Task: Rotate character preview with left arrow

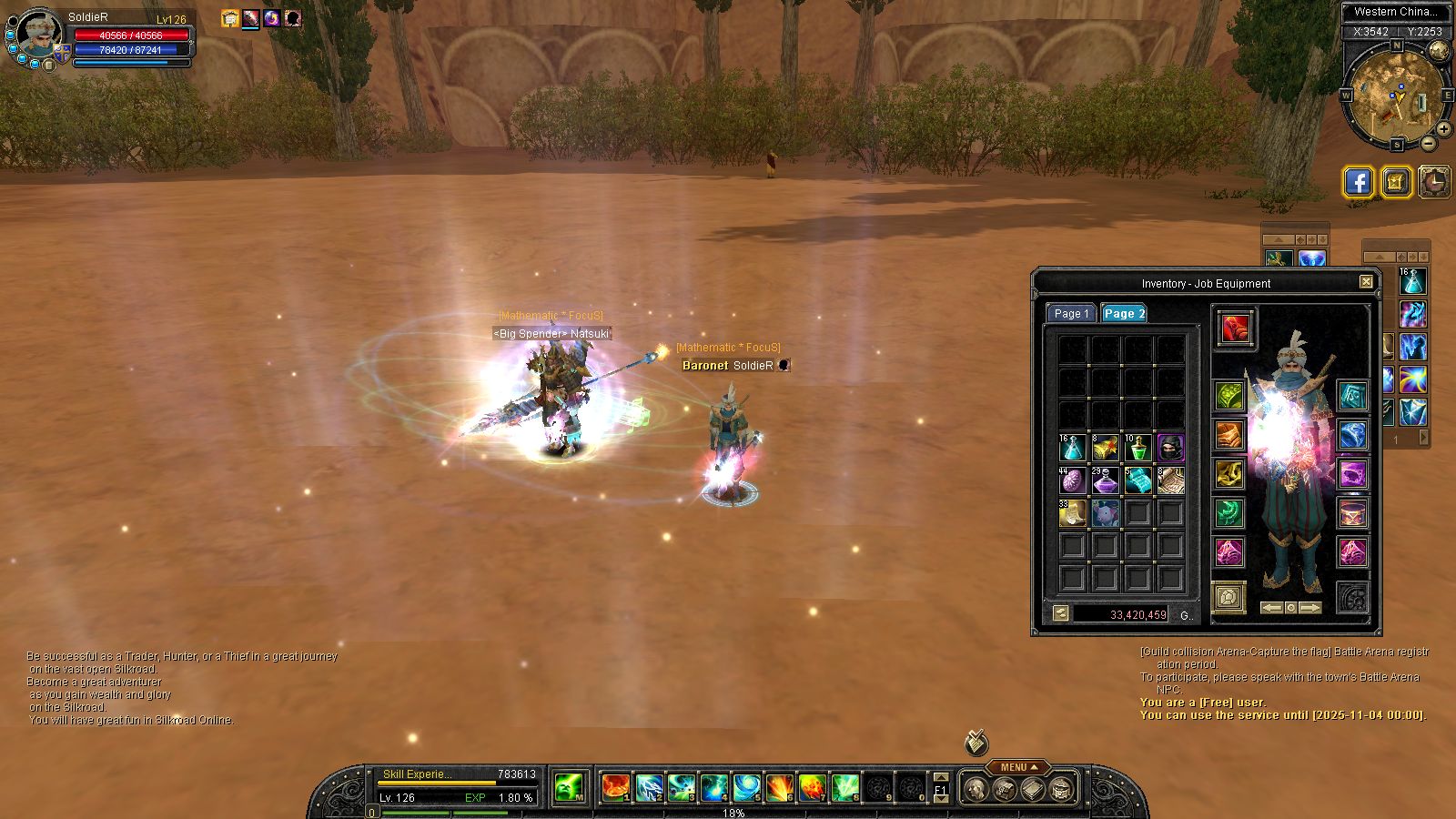Action: coord(1271,607)
